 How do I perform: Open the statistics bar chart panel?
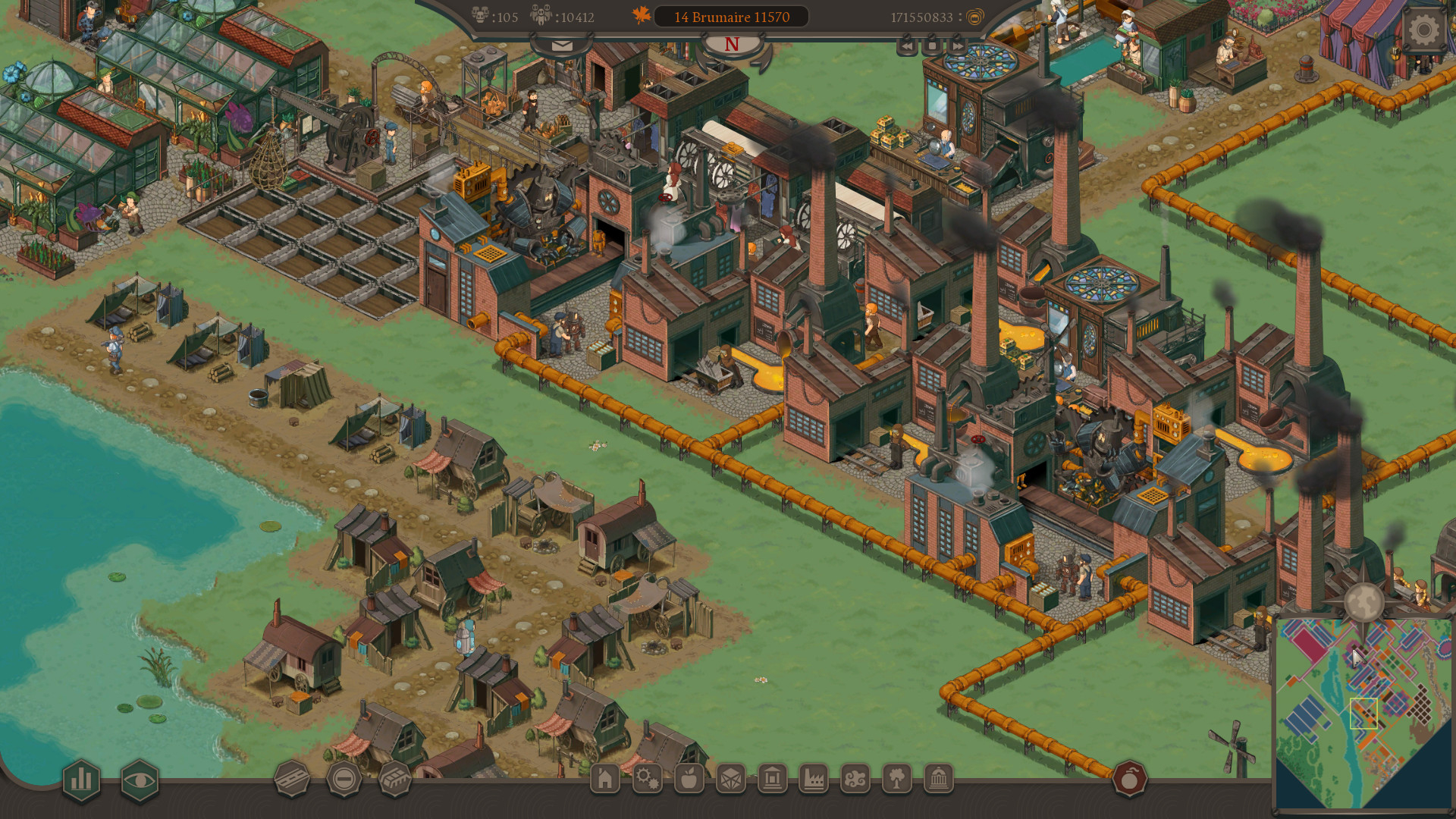click(x=81, y=779)
